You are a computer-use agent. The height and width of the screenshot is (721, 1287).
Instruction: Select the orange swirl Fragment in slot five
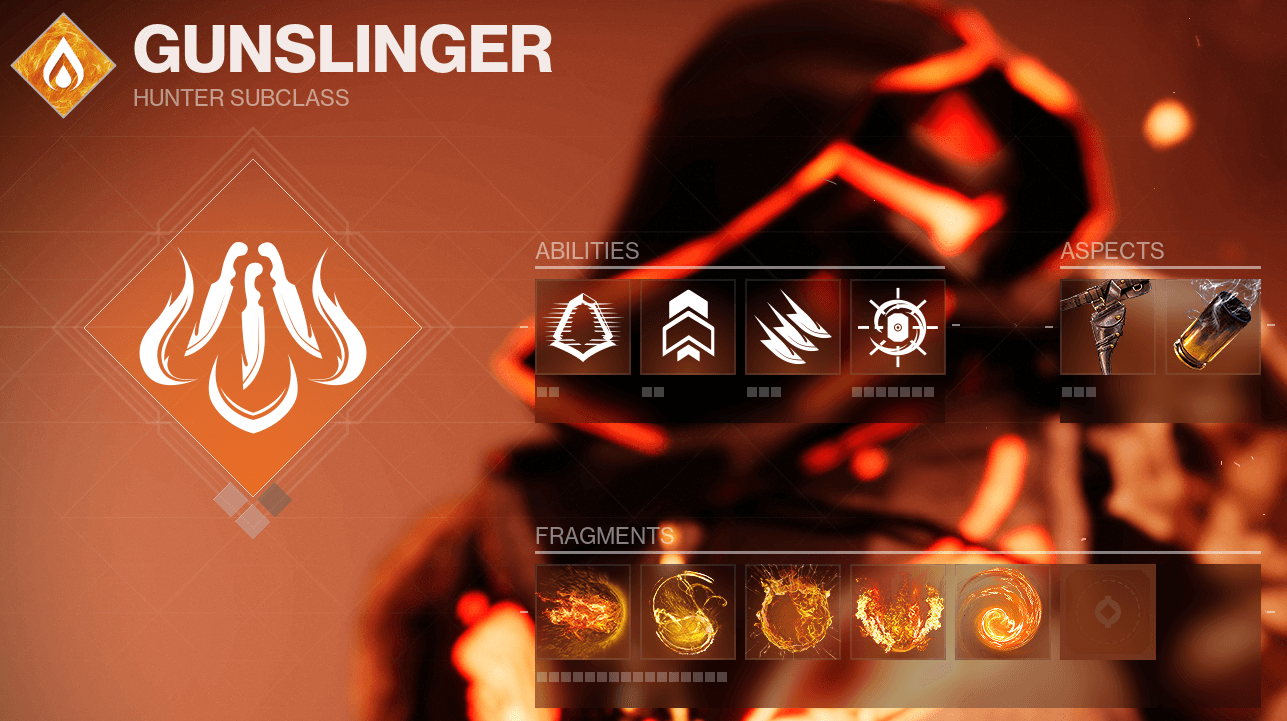1002,612
